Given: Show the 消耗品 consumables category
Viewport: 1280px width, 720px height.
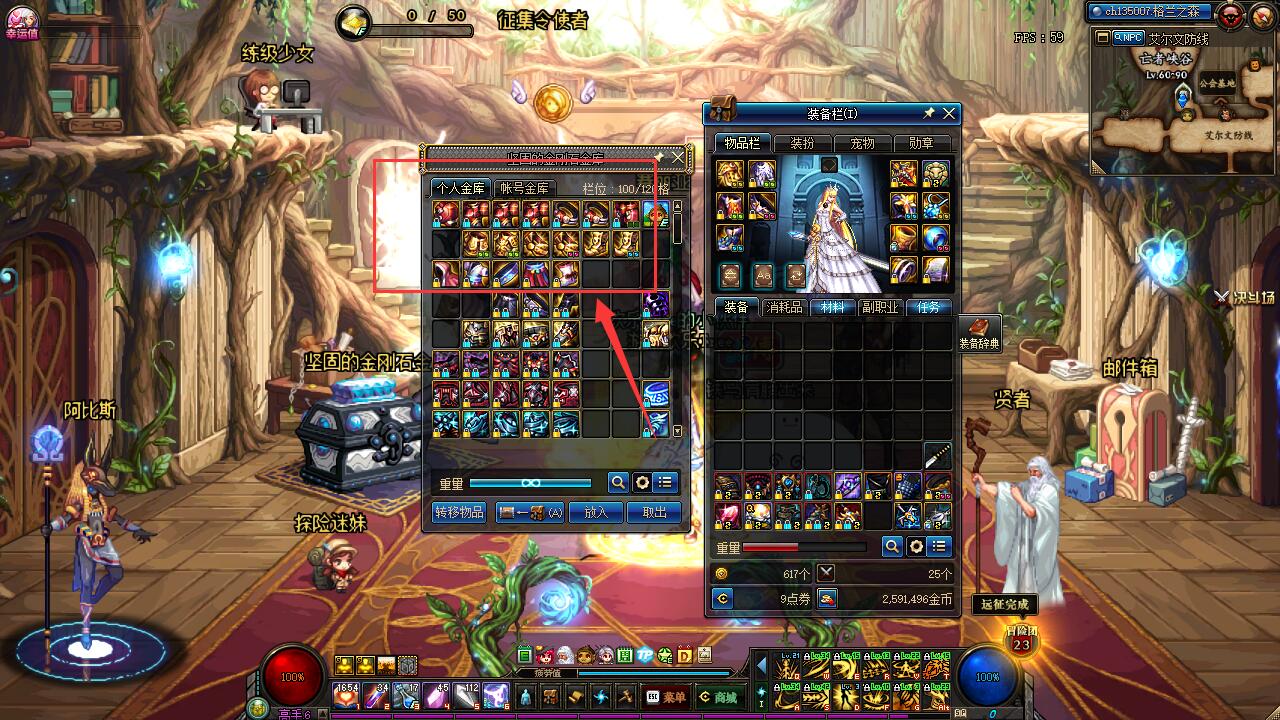Looking at the screenshot, I should click(x=784, y=307).
